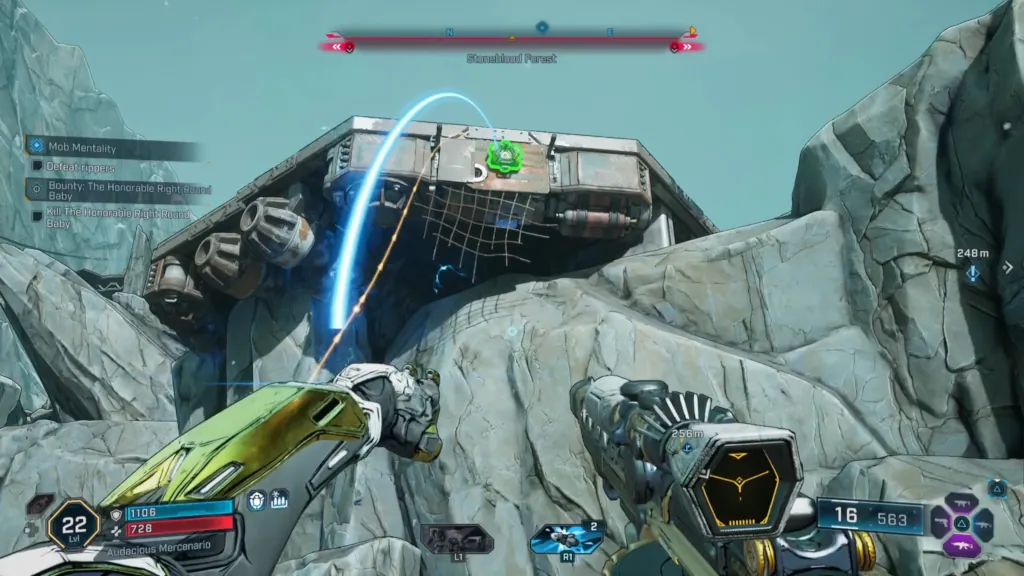This screenshot has width=1024, height=576.
Task: Select the top weapon slot in wheel
Action: pos(961,503)
